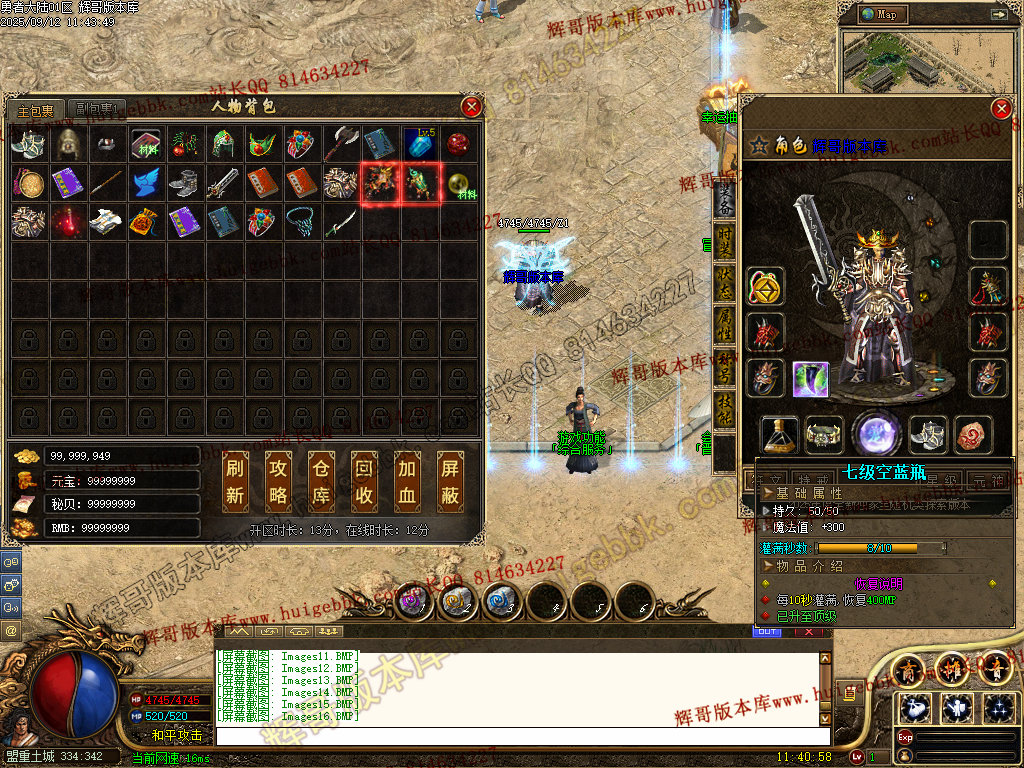Select the 主包裹 main bag tab

click(36, 110)
